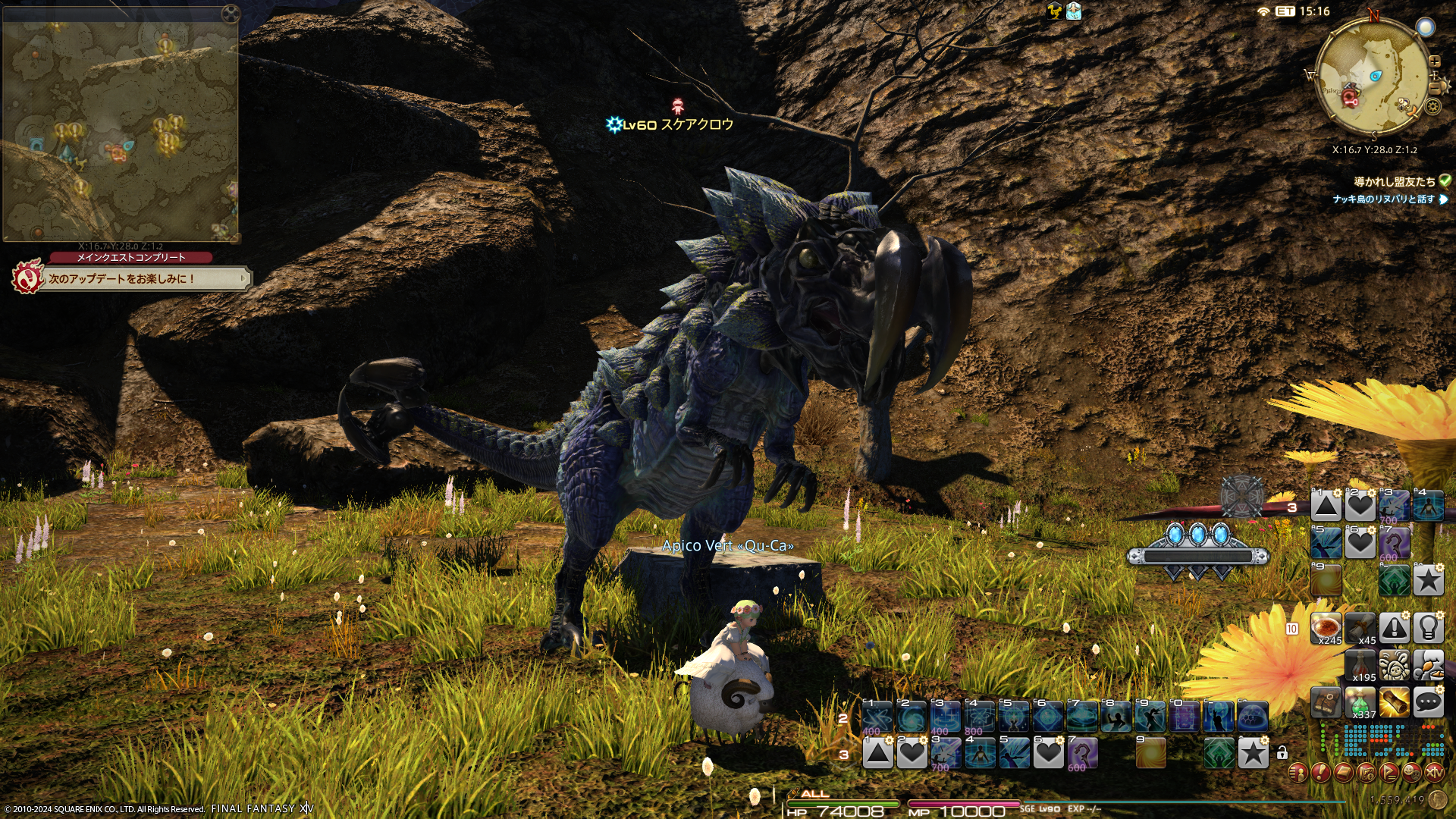Screen dimensions: 1456x819
Task: Zoom out the minimap with minus button
Action: (1434, 89)
